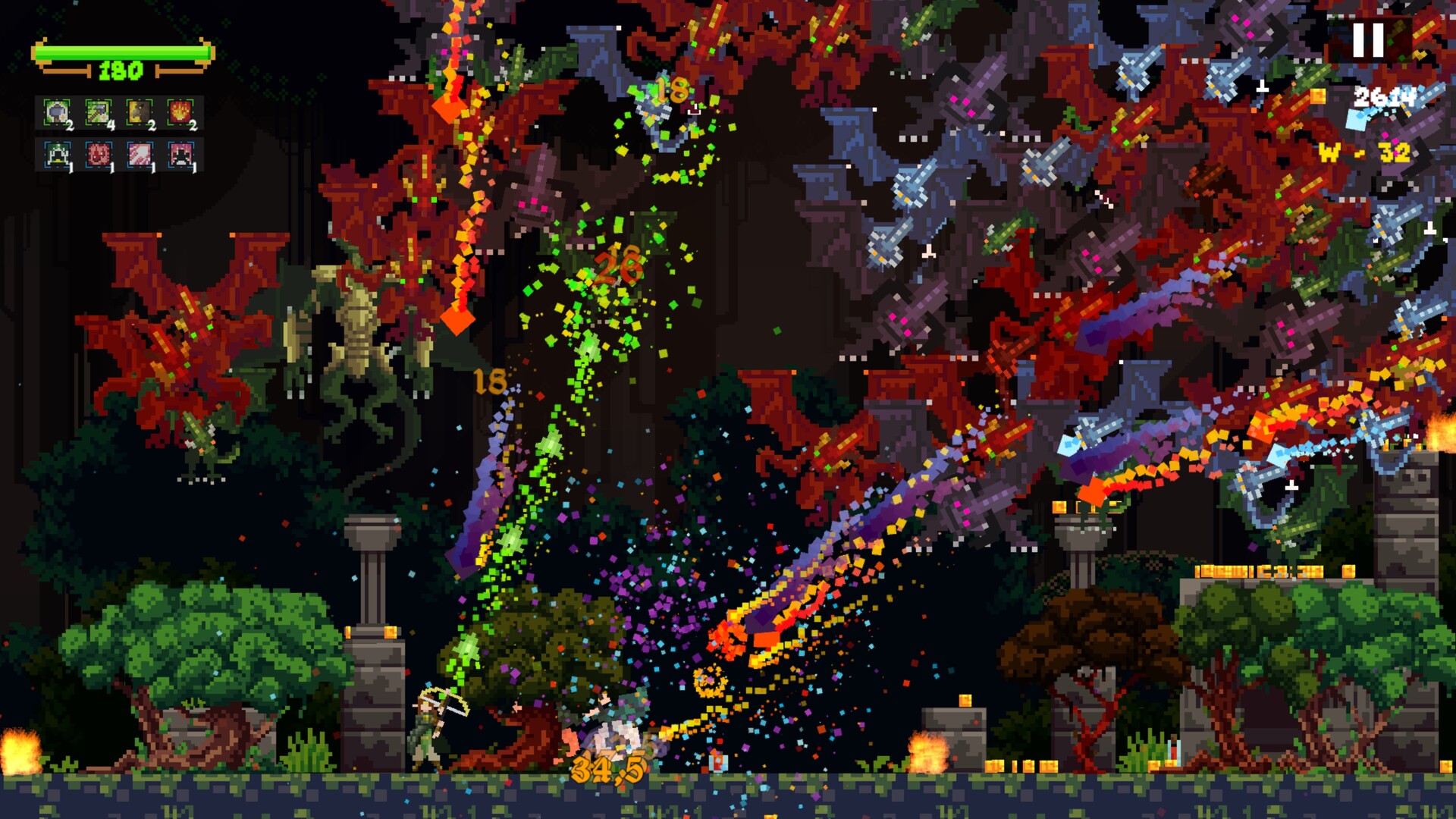Click the last slot in the blue item bar
1456x819 pixels.
180,153
